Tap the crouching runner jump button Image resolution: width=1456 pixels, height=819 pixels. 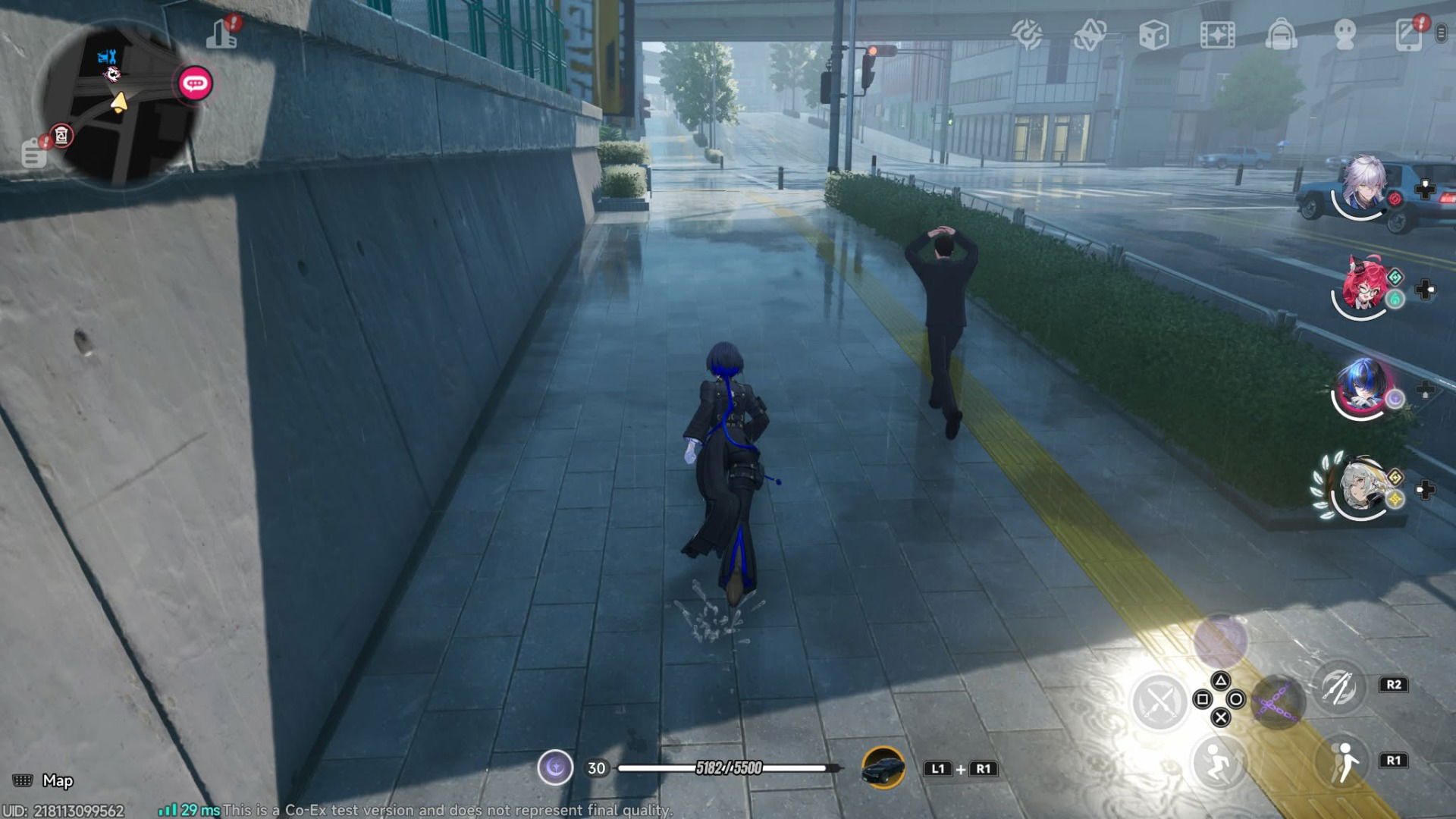pos(1218,762)
